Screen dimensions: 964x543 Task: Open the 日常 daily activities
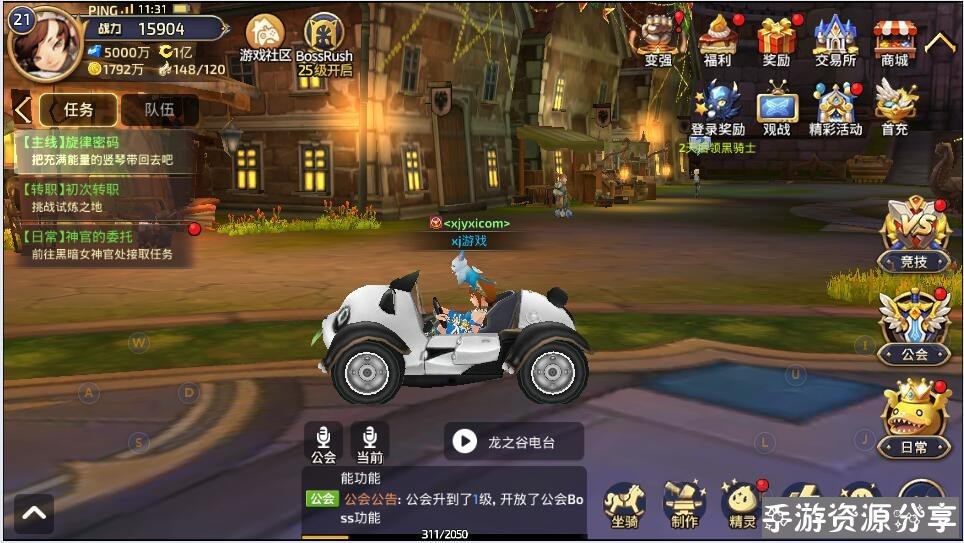pos(914,420)
